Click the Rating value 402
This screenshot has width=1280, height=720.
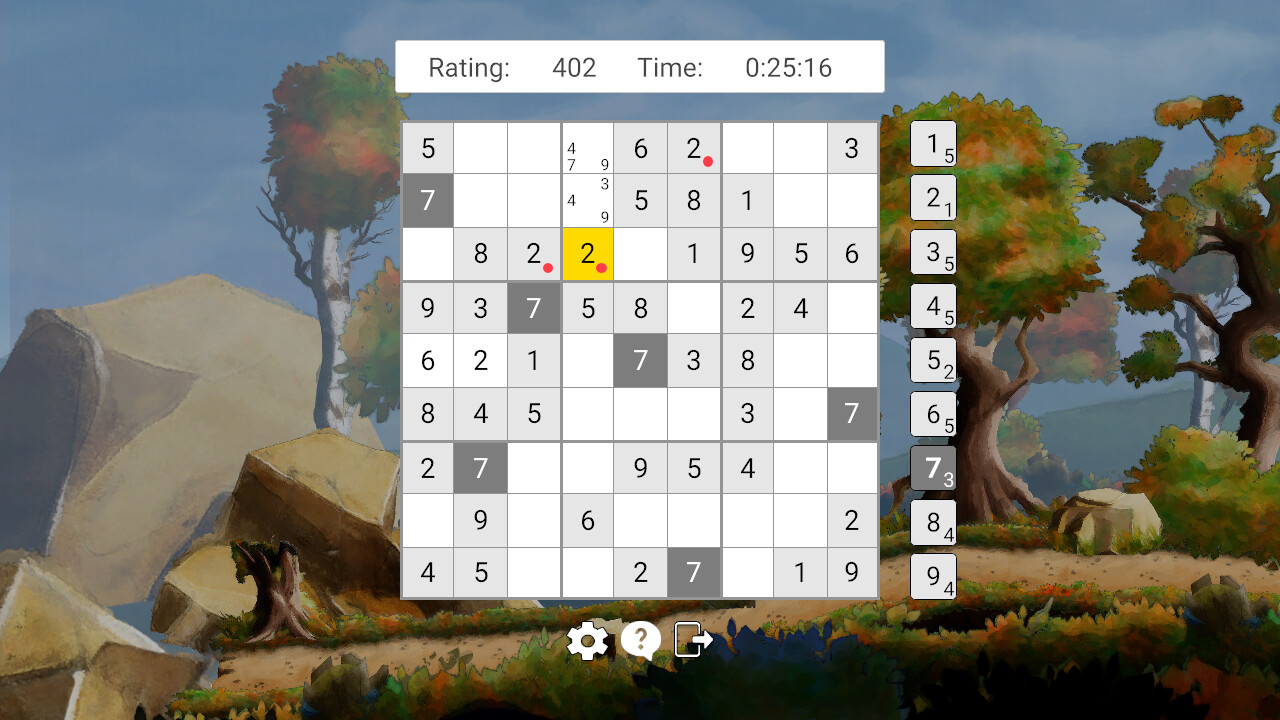tap(574, 67)
